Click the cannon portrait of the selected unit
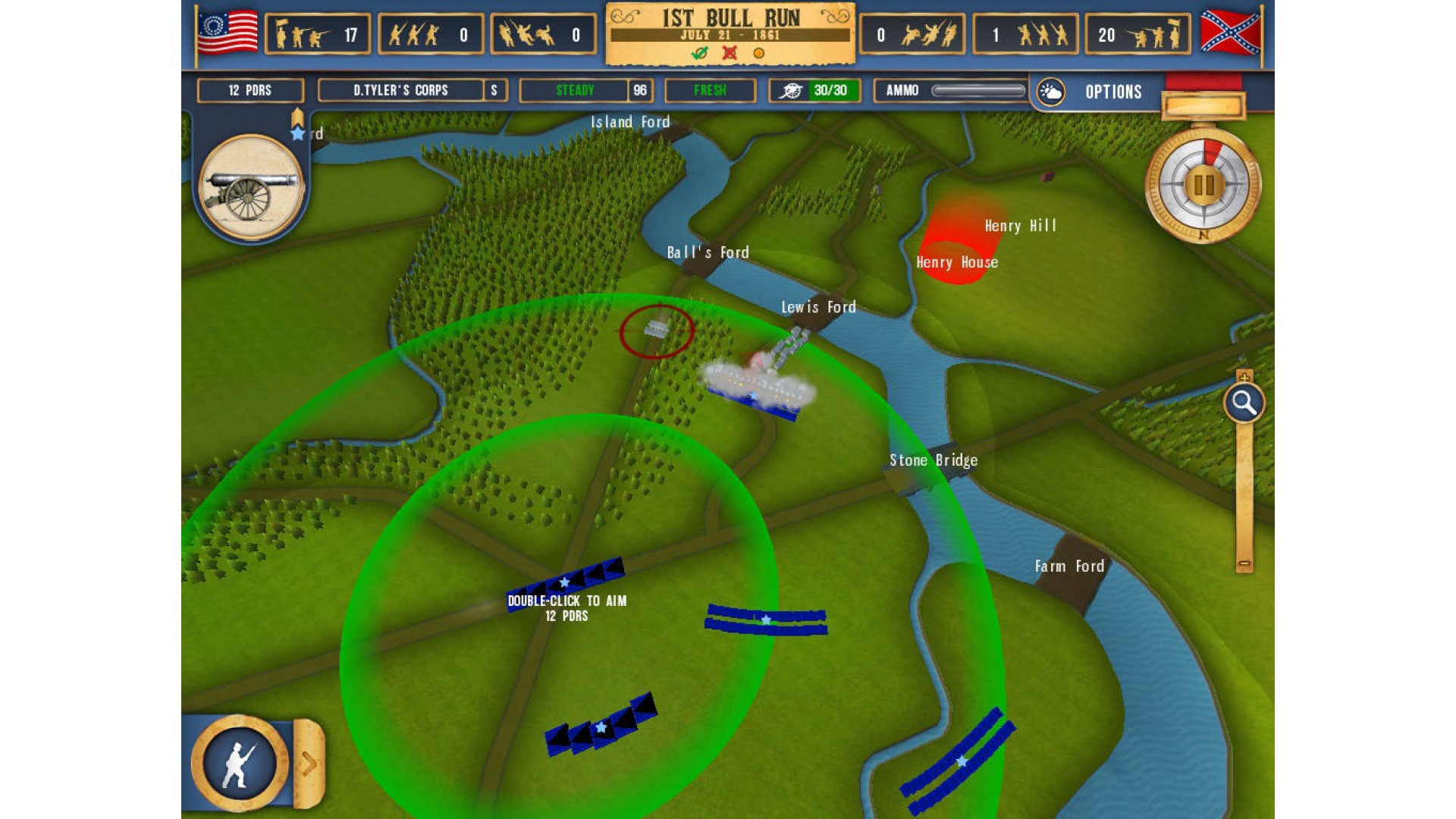1456x819 pixels. 250,187
